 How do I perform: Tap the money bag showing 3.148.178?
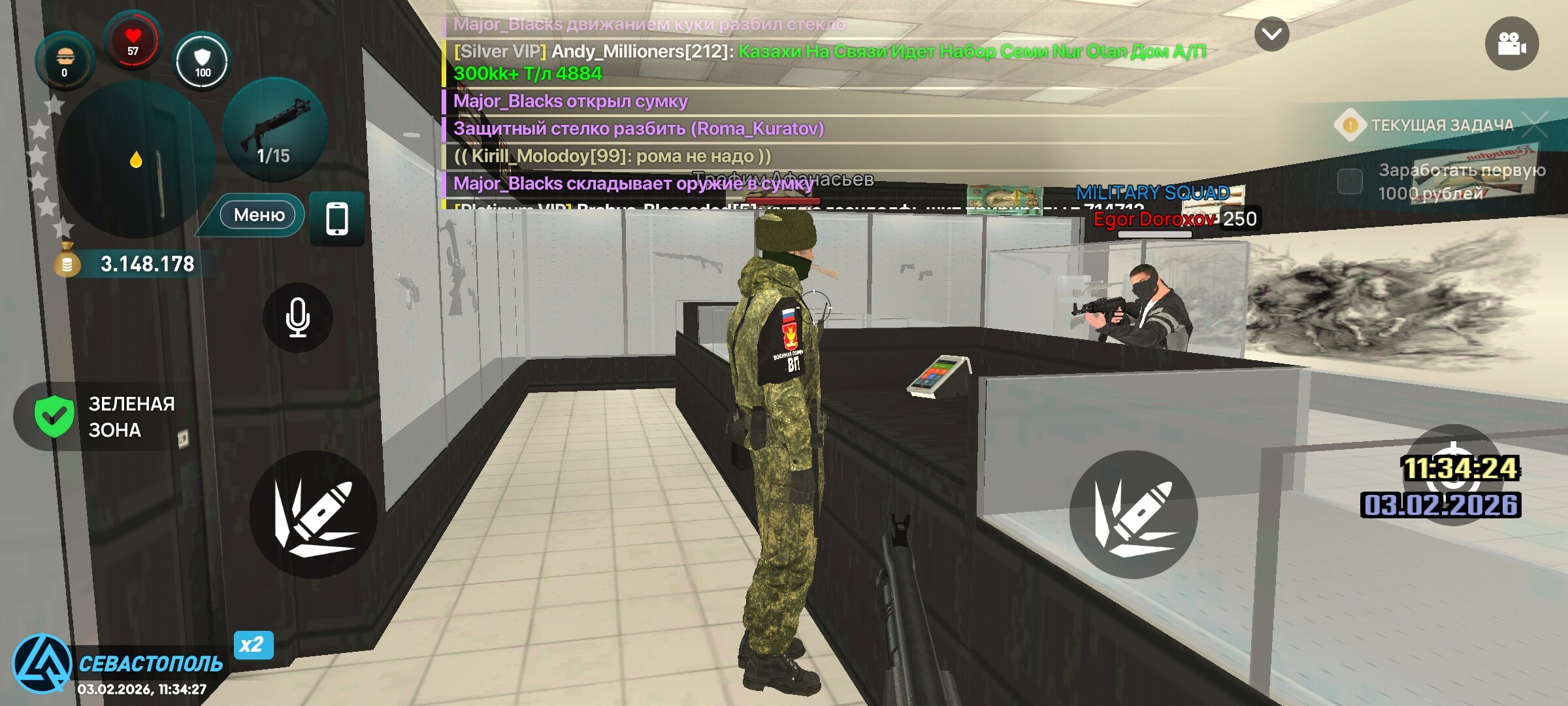131,264
